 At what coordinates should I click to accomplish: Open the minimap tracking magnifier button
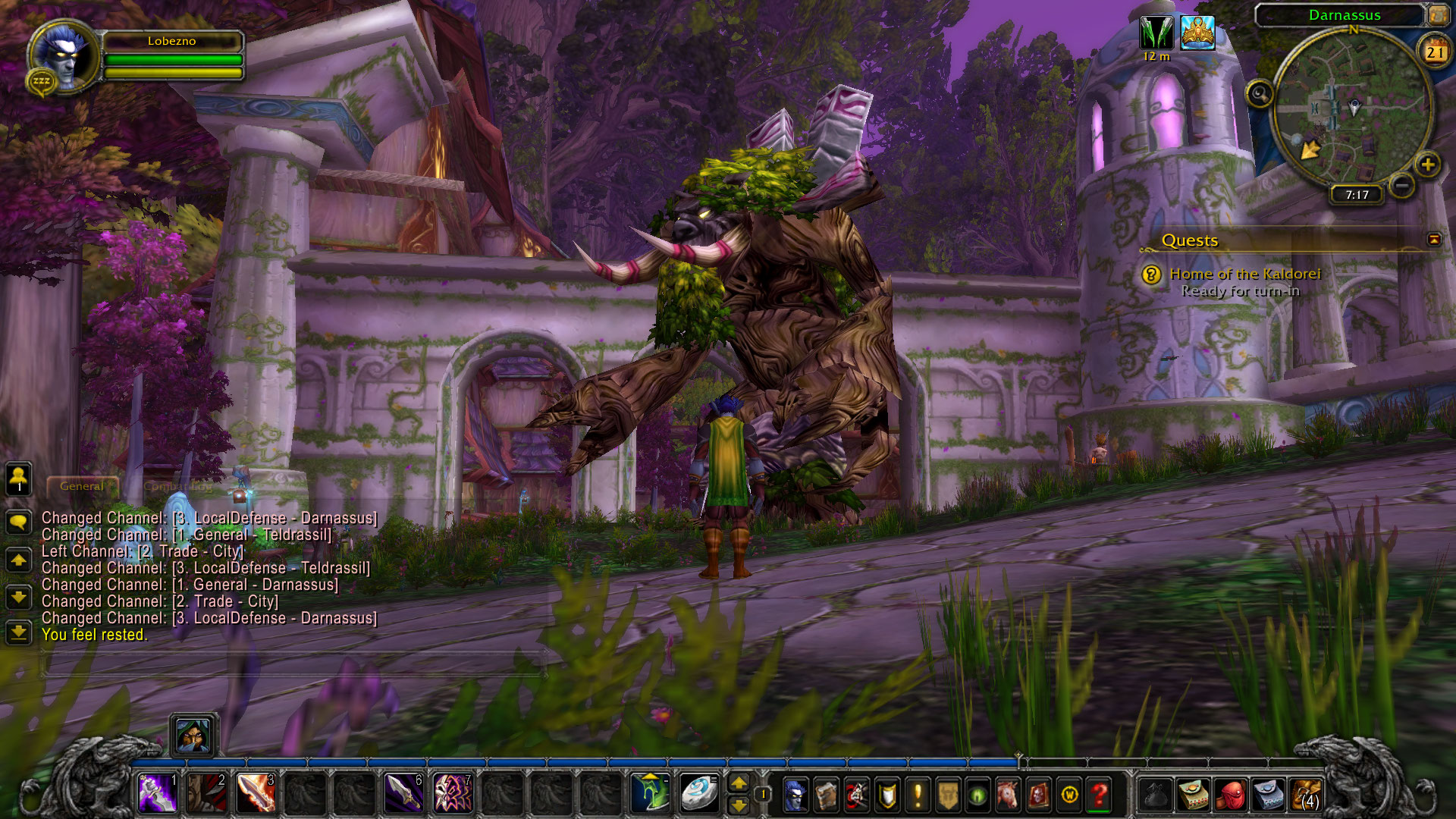click(x=1260, y=94)
